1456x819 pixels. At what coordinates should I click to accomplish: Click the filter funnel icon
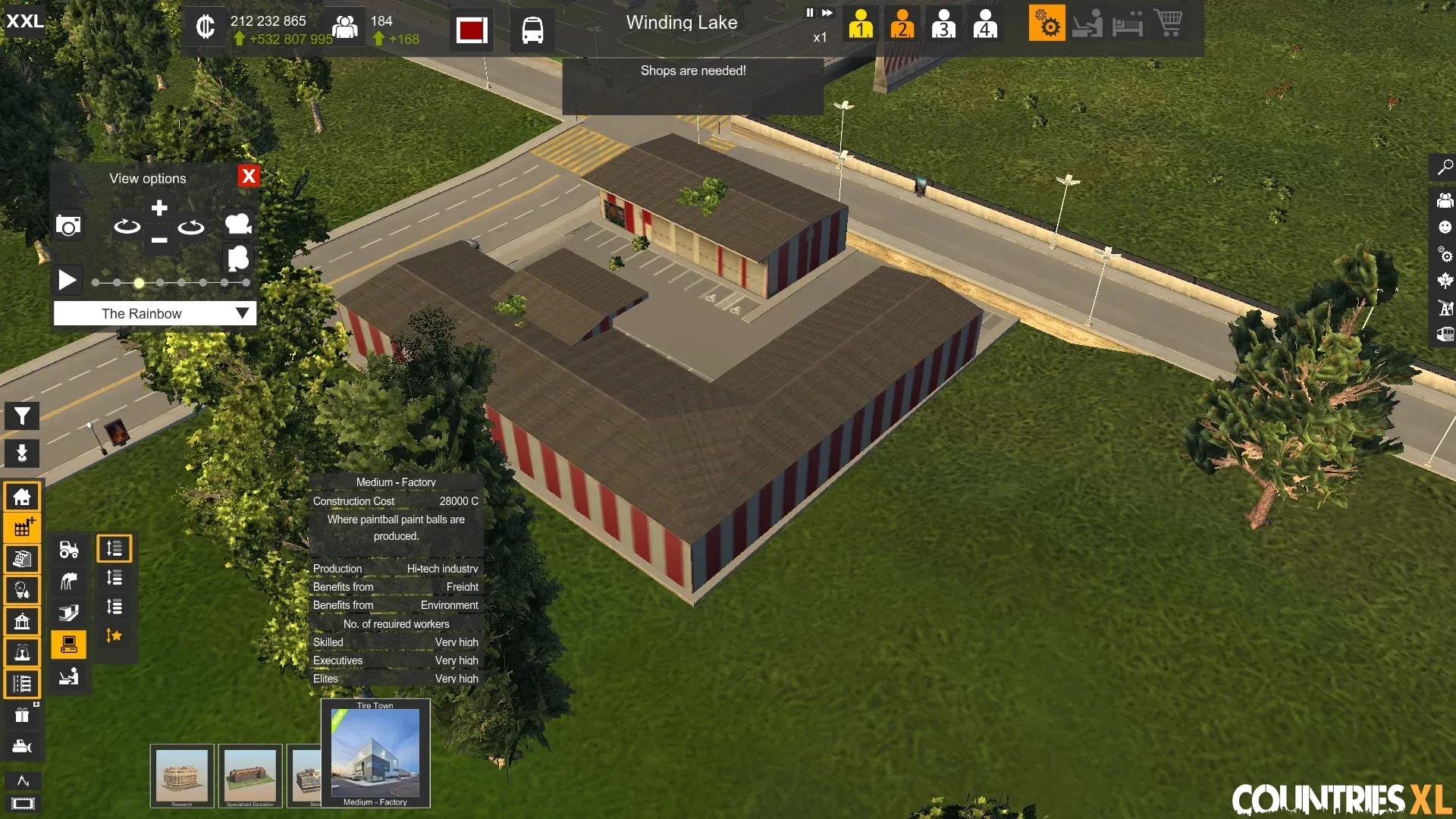point(22,416)
